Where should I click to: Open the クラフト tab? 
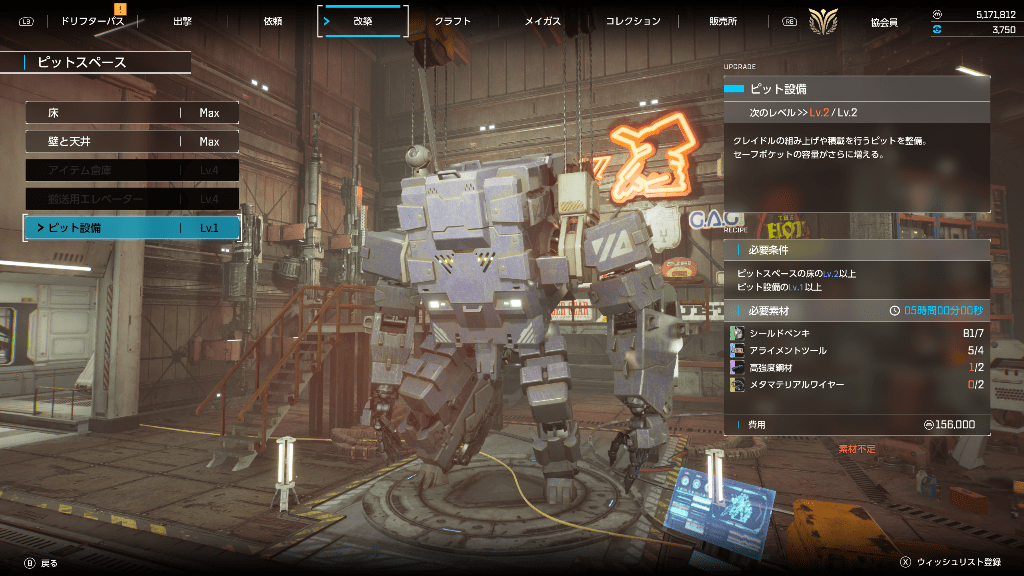click(x=453, y=21)
